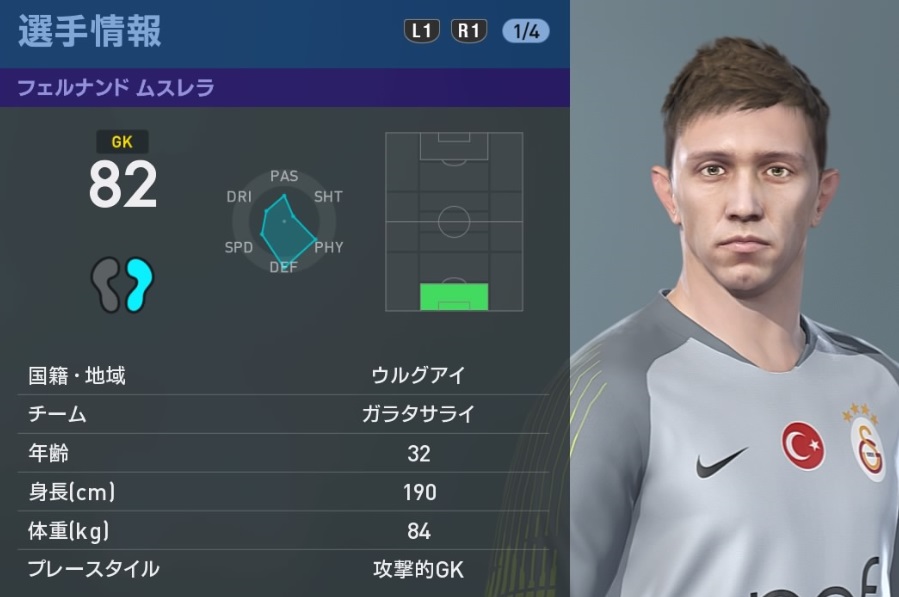Viewport: 899px width, 597px height.
Task: Click the 1/4 page indicator
Action: 525,31
